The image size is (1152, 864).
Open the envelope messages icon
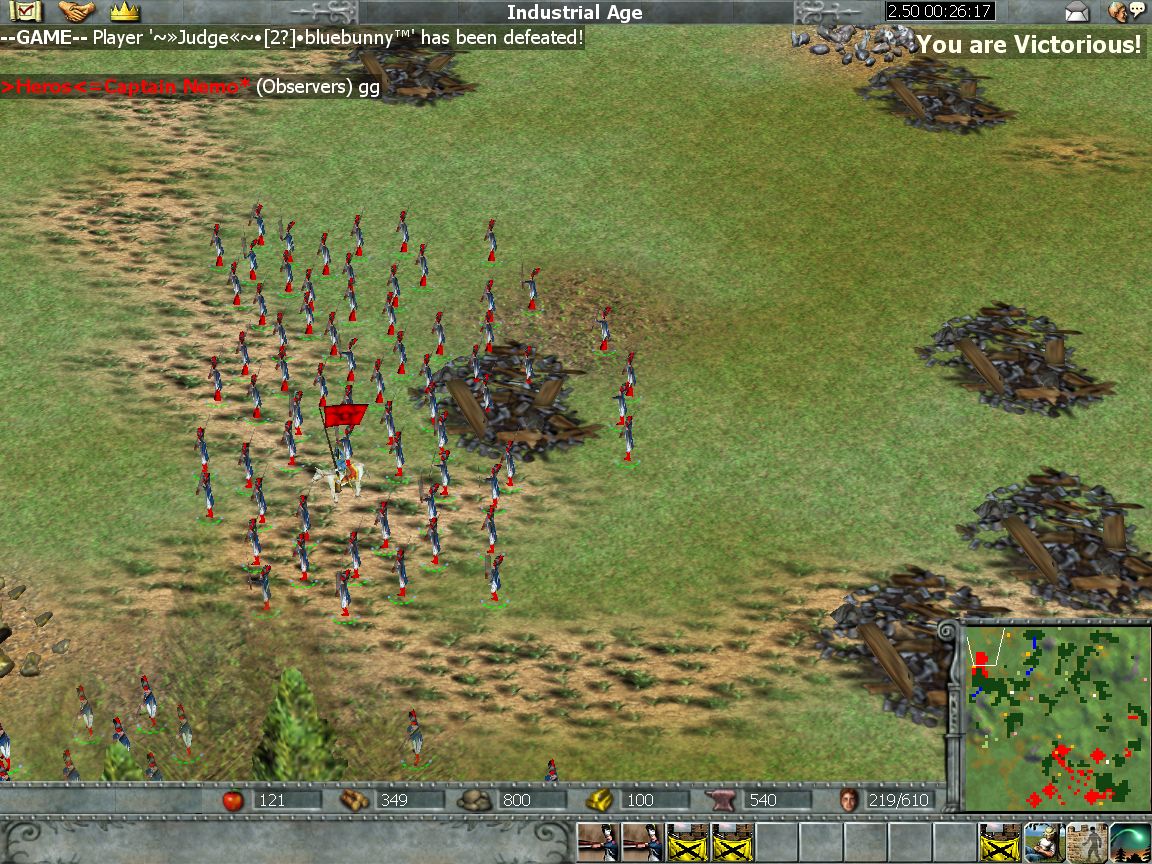[x=1077, y=12]
